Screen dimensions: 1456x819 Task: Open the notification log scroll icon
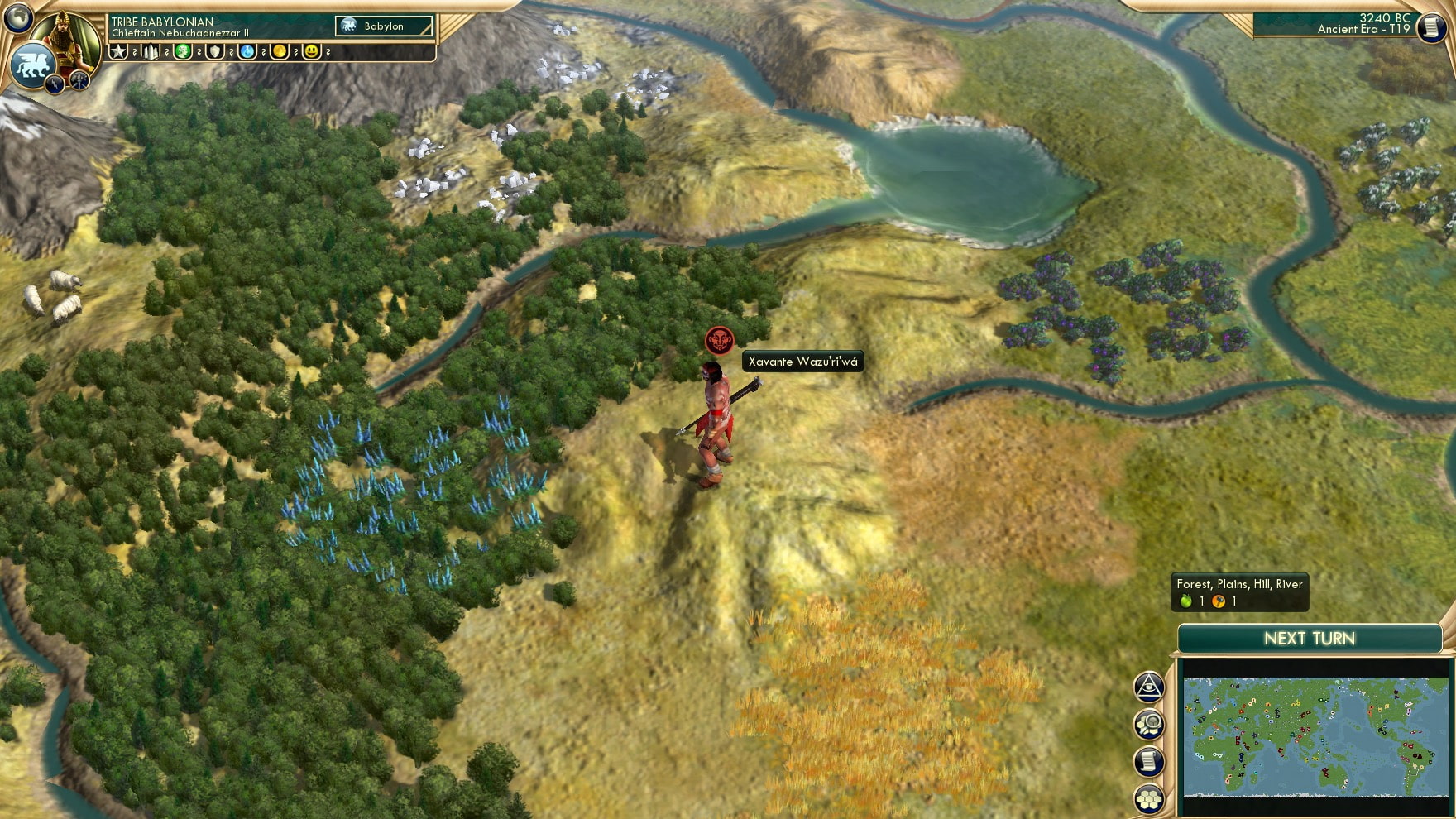pyautogui.click(x=1150, y=760)
